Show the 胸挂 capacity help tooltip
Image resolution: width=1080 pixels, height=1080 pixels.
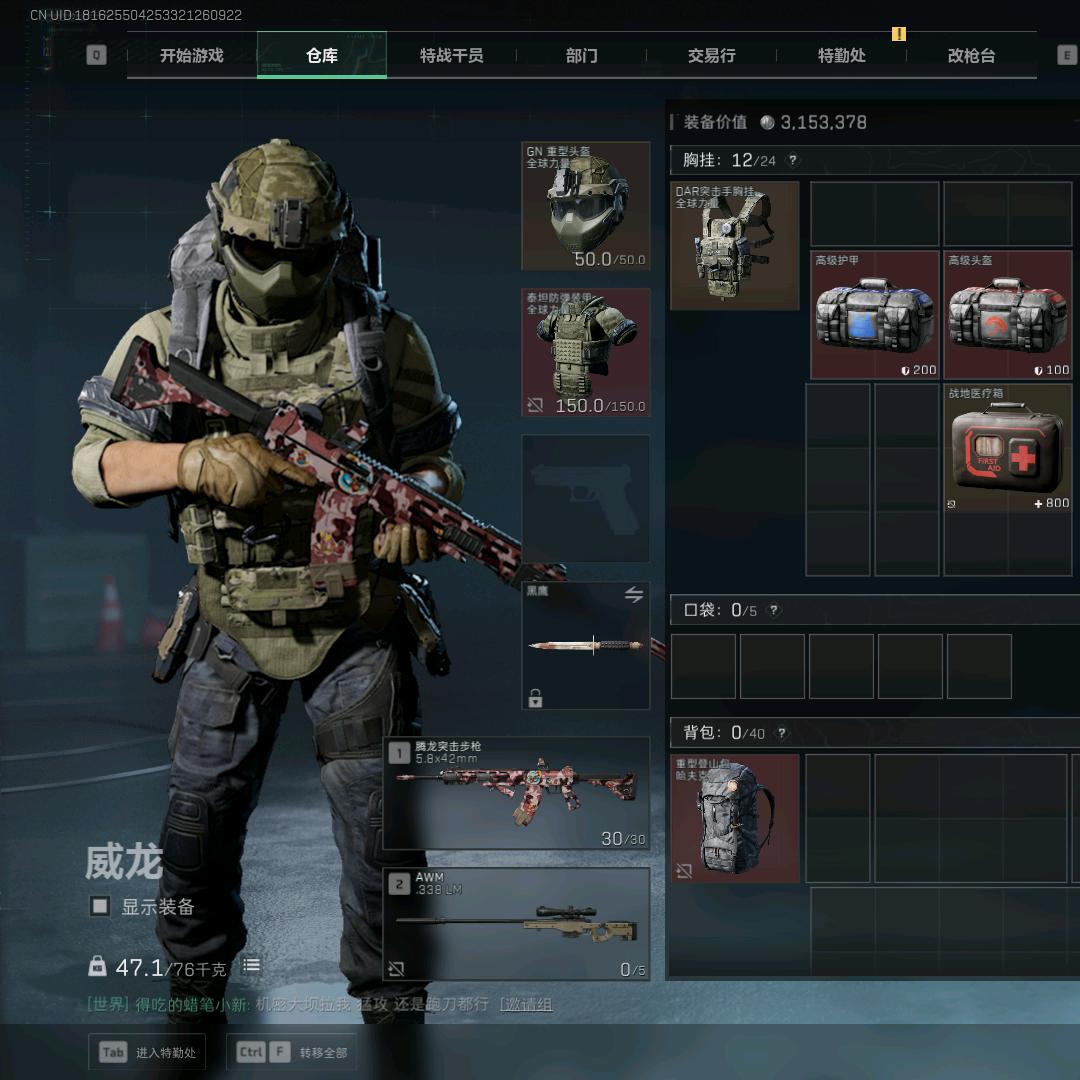tap(793, 160)
